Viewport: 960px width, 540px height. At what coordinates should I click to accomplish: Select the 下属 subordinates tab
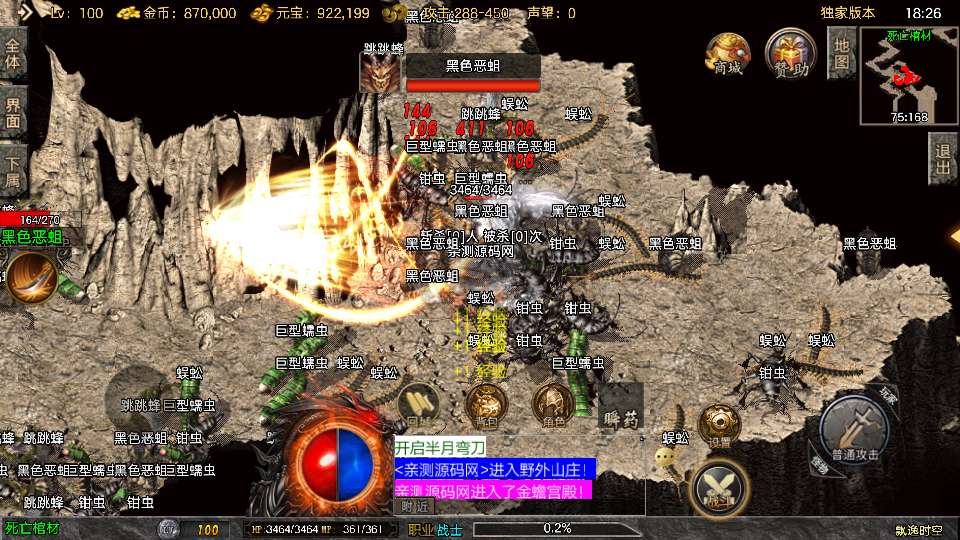pos(13,166)
